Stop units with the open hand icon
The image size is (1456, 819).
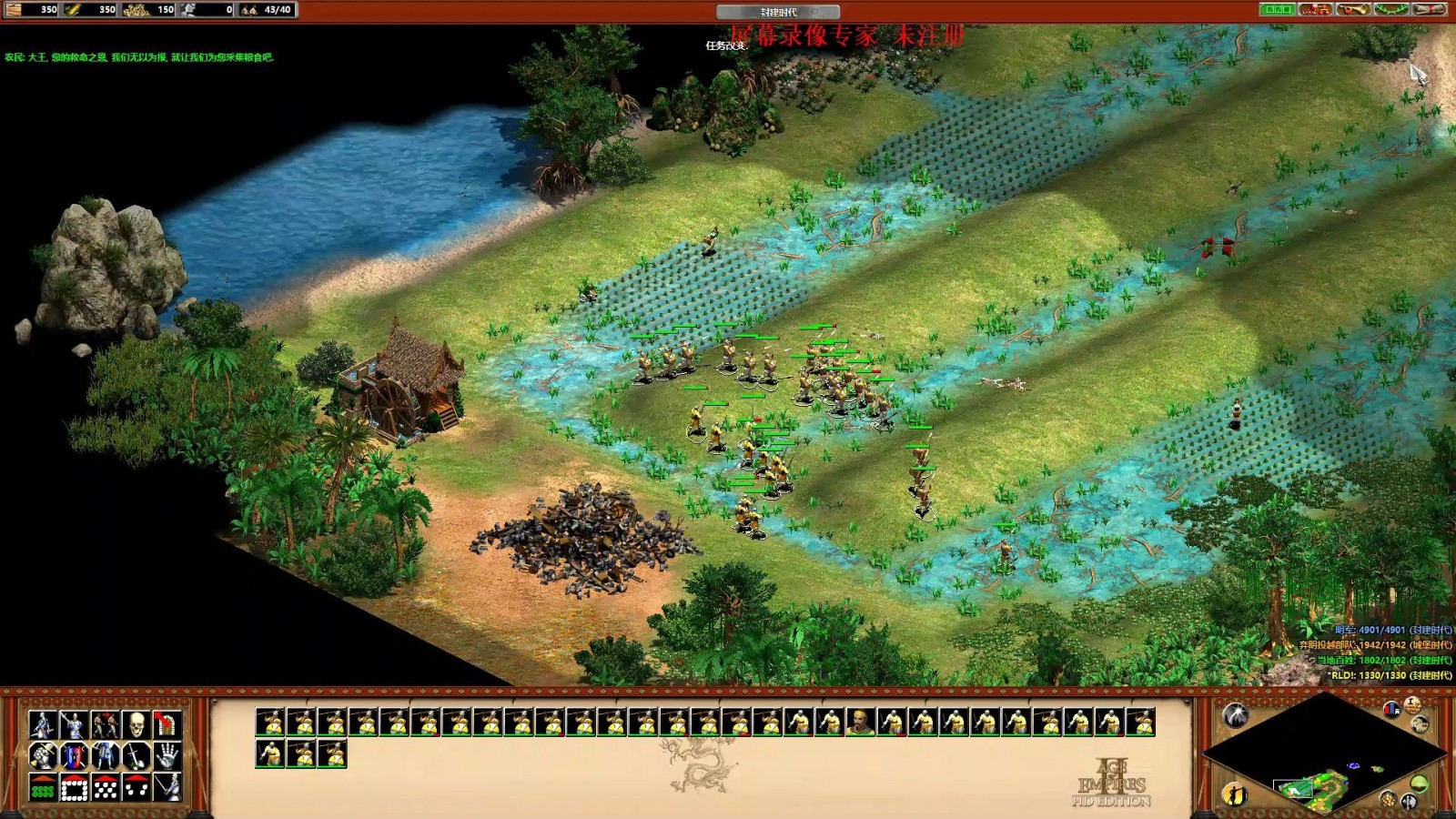point(167,756)
